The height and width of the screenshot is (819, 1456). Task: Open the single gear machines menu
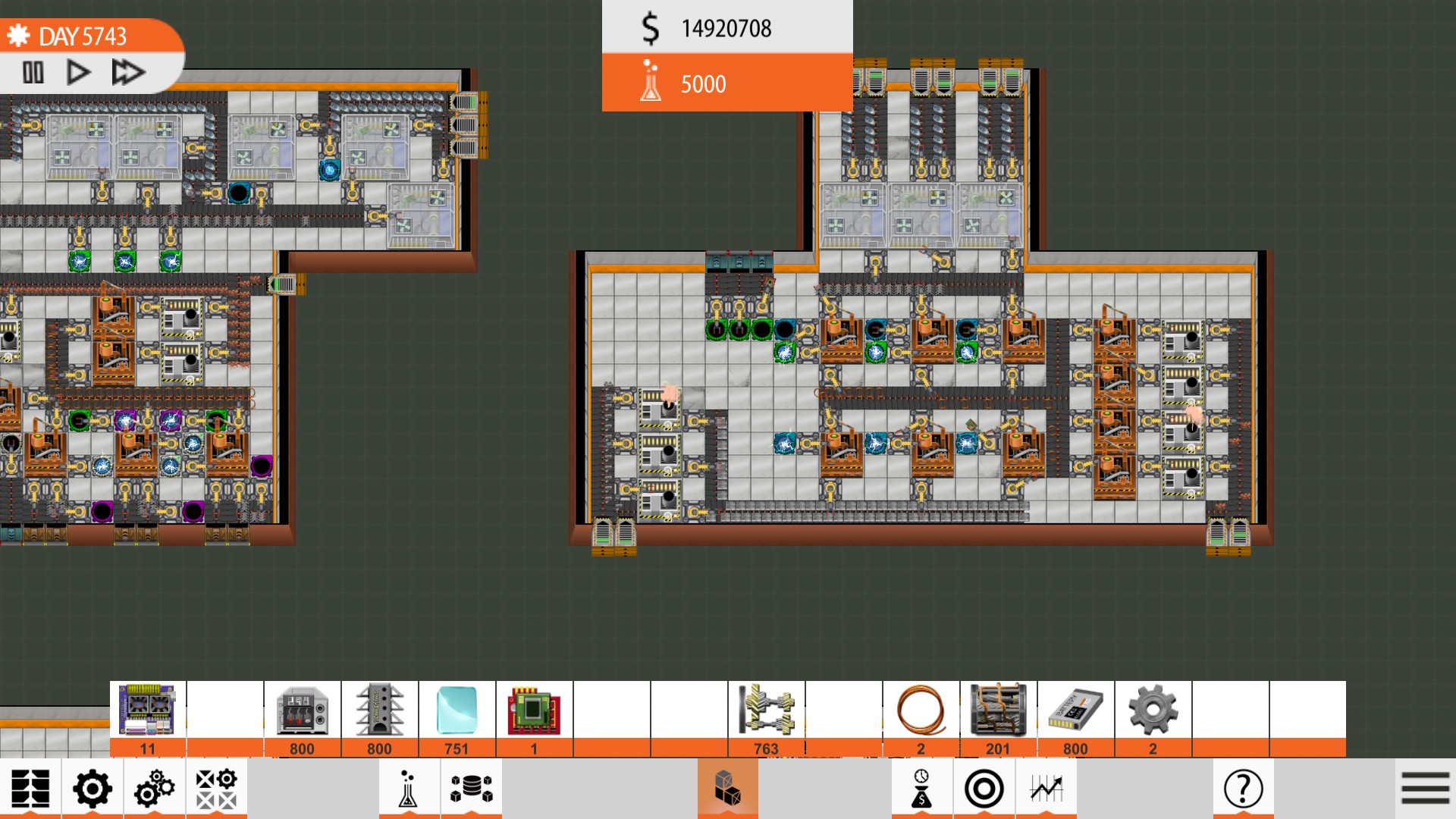click(91, 789)
